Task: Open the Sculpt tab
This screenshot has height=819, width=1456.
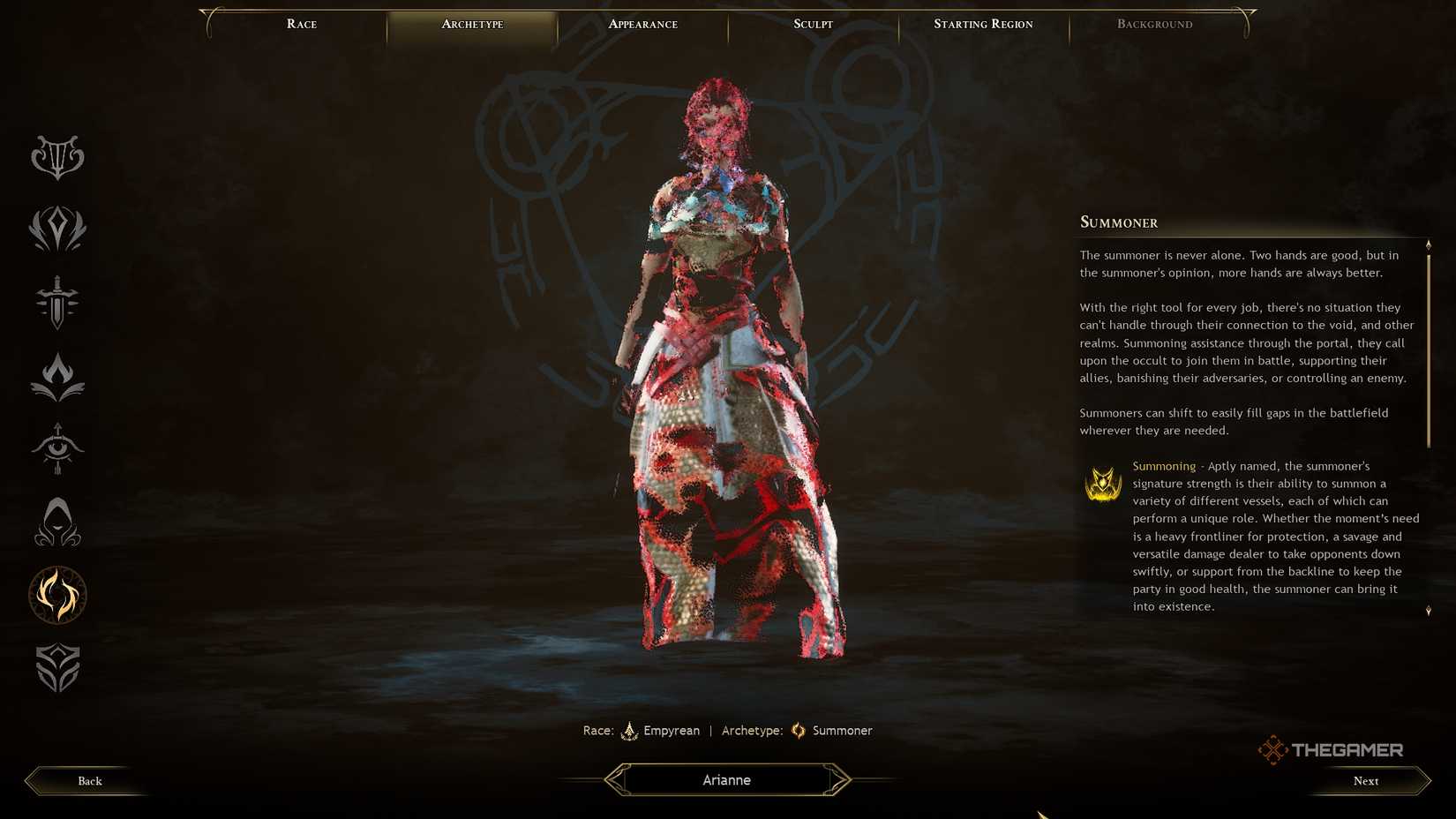Action: pyautogui.click(x=811, y=24)
